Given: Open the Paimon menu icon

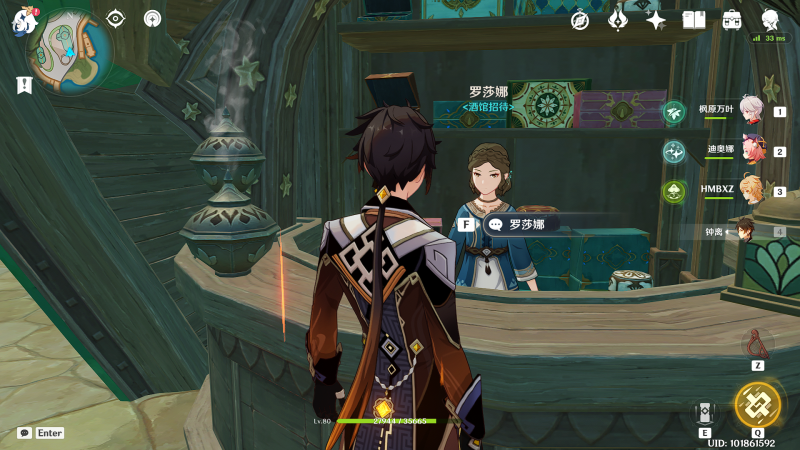Looking at the screenshot, I should (22, 21).
